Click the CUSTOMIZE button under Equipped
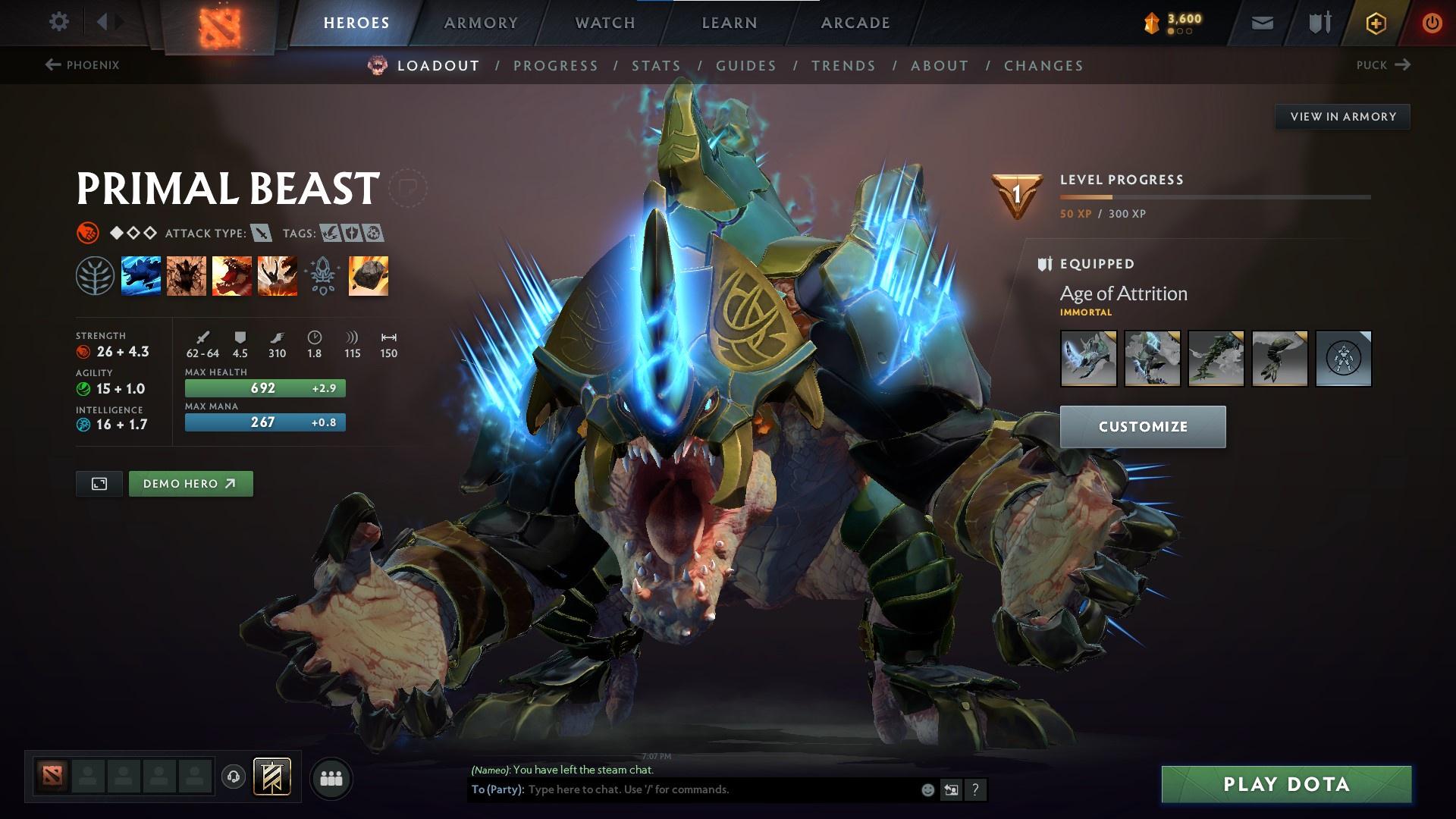This screenshot has height=819, width=1456. pos(1141,426)
